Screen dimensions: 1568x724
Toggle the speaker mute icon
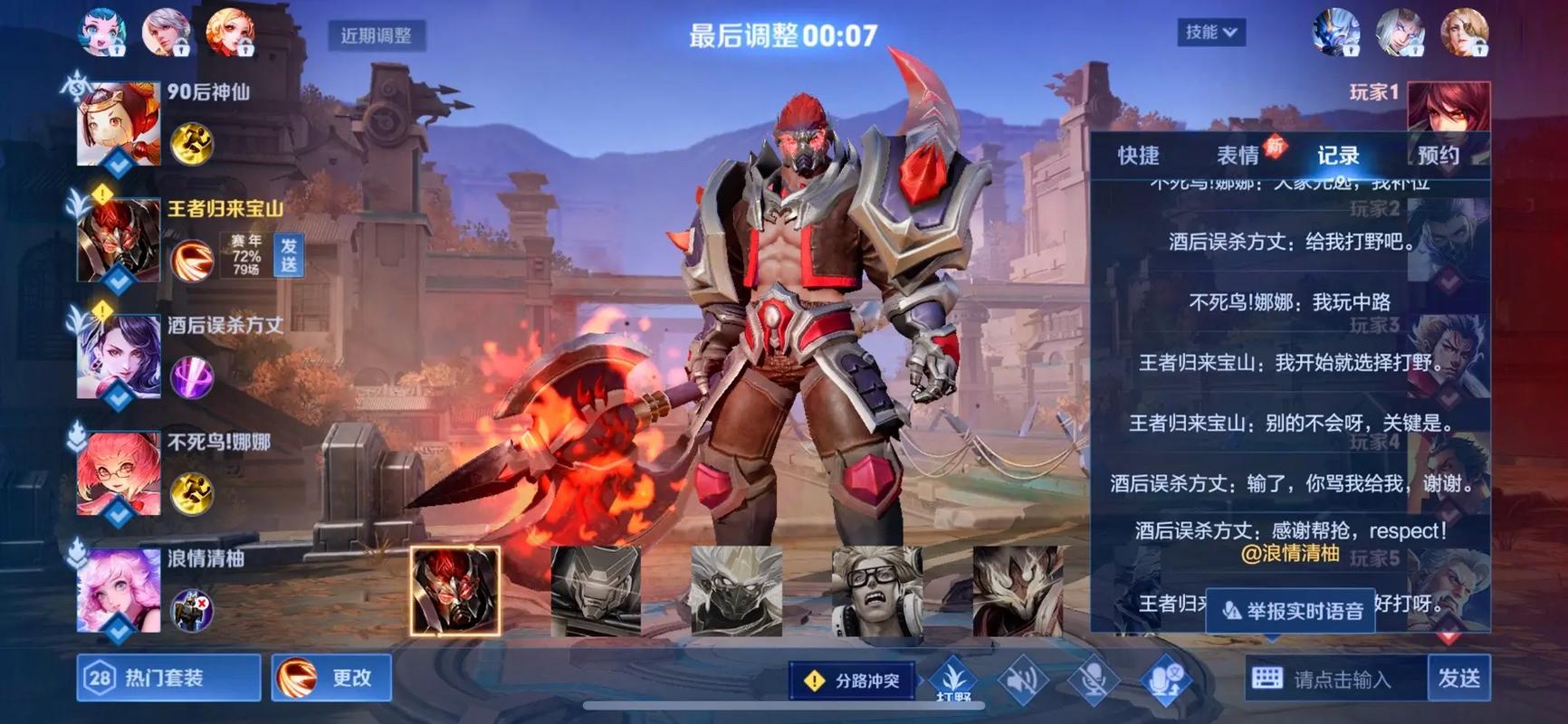pyautogui.click(x=1023, y=680)
